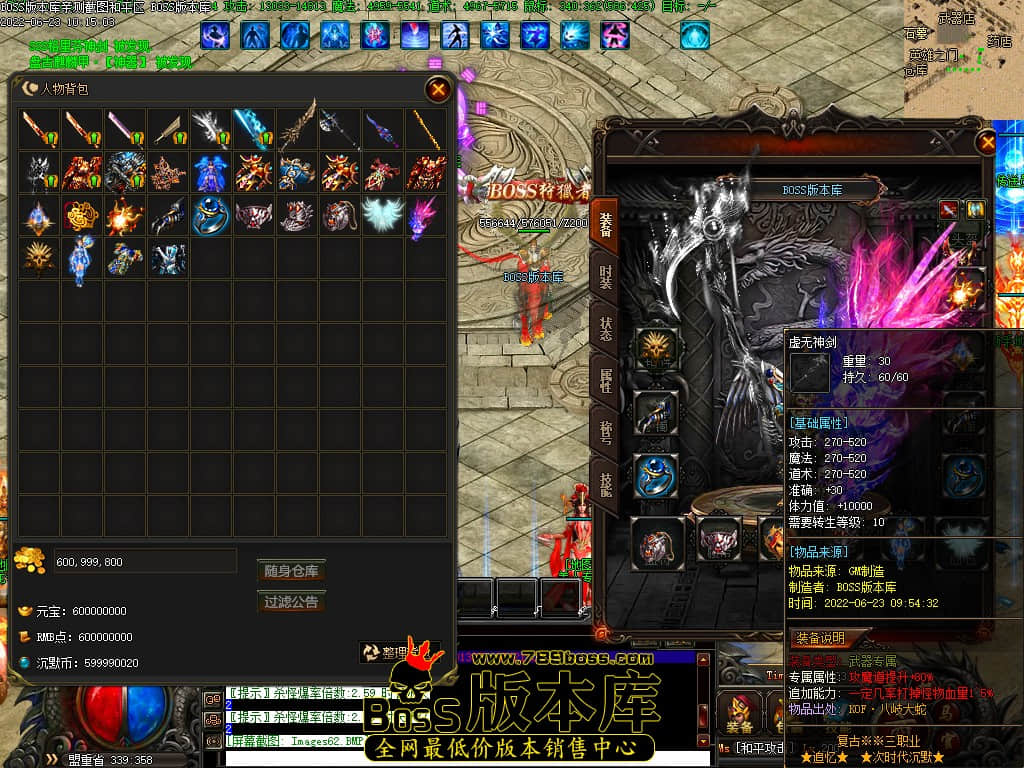Select the glowing cyan sword in the bag

pos(253,129)
